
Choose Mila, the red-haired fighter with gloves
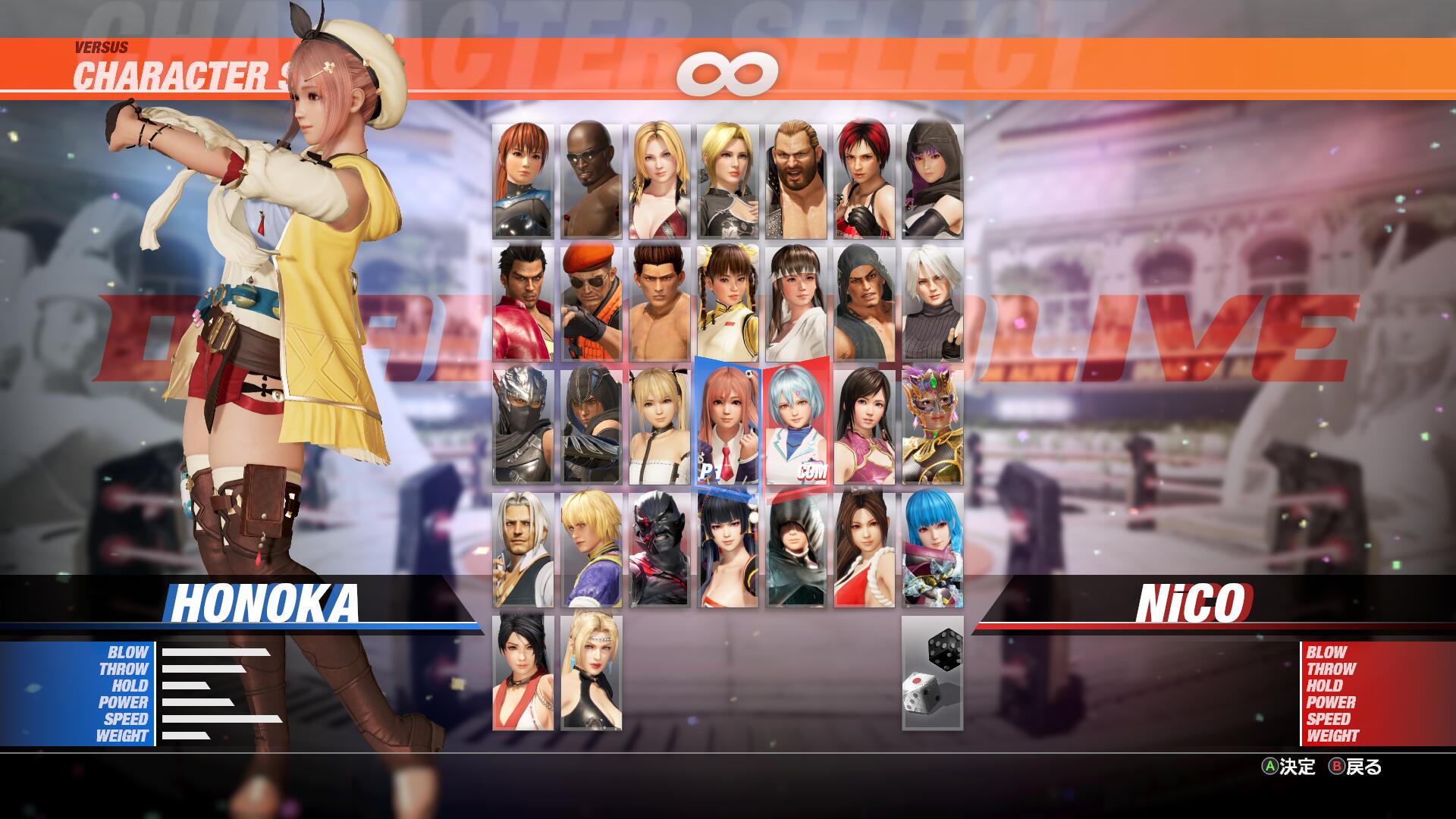[864, 181]
